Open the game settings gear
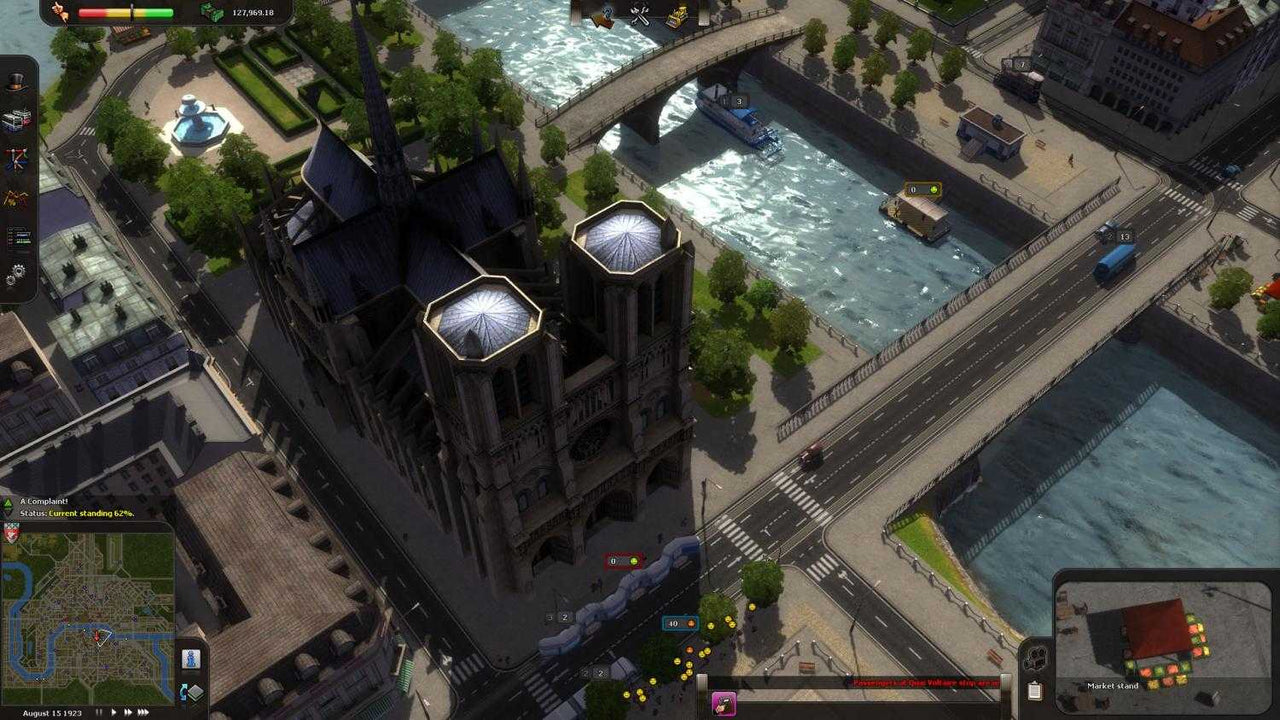Image resolution: width=1280 pixels, height=720 pixels. (18, 268)
